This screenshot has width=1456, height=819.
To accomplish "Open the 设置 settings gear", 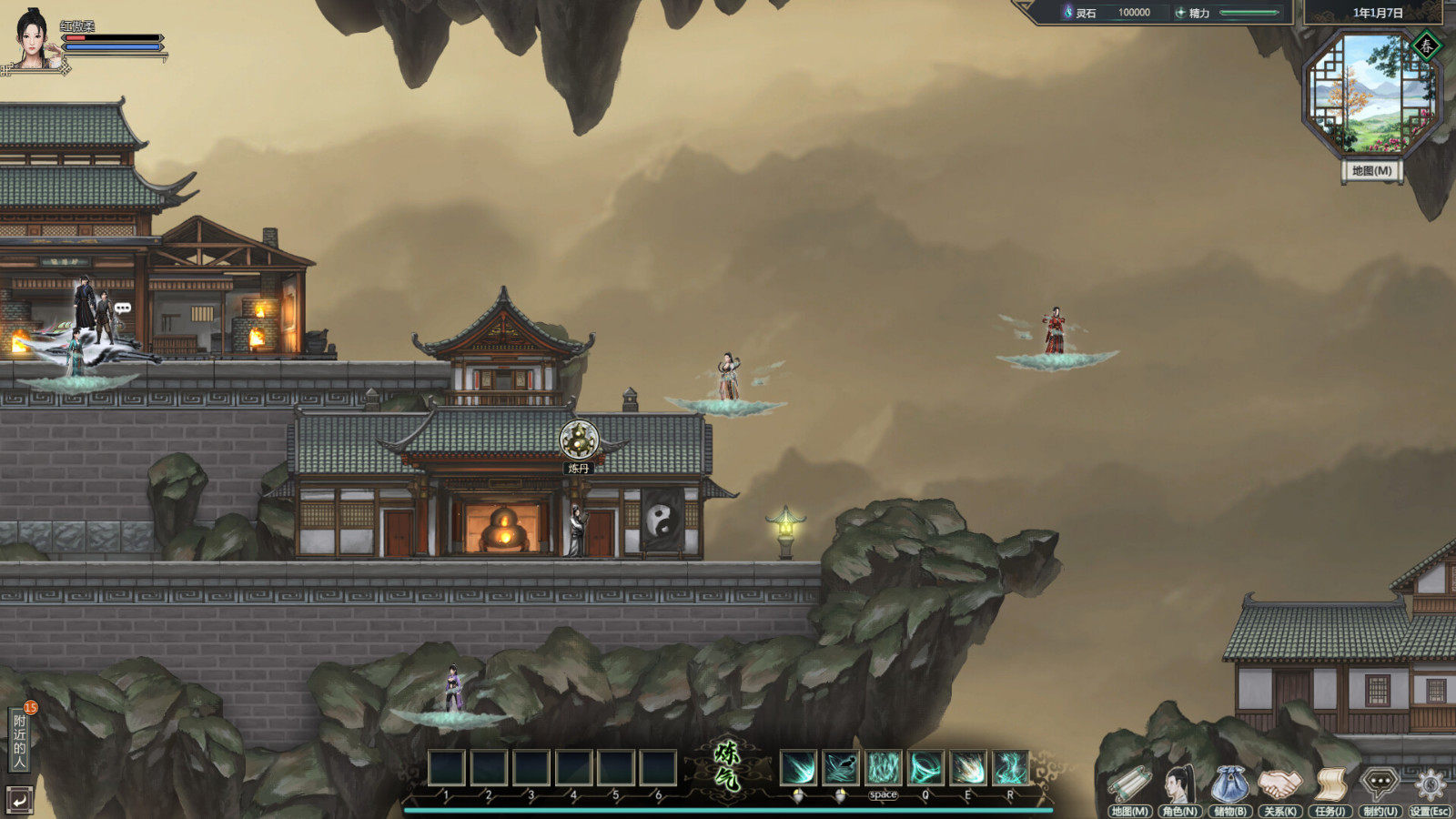I will [x=1430, y=786].
